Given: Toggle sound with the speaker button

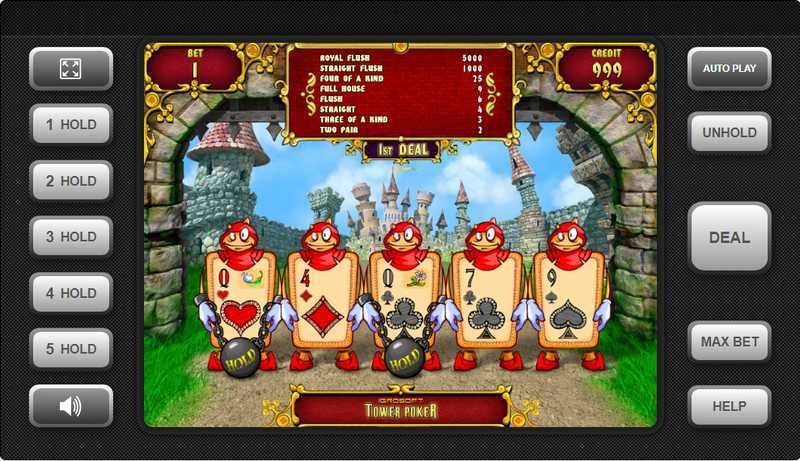Looking at the screenshot, I should pyautogui.click(x=71, y=406).
